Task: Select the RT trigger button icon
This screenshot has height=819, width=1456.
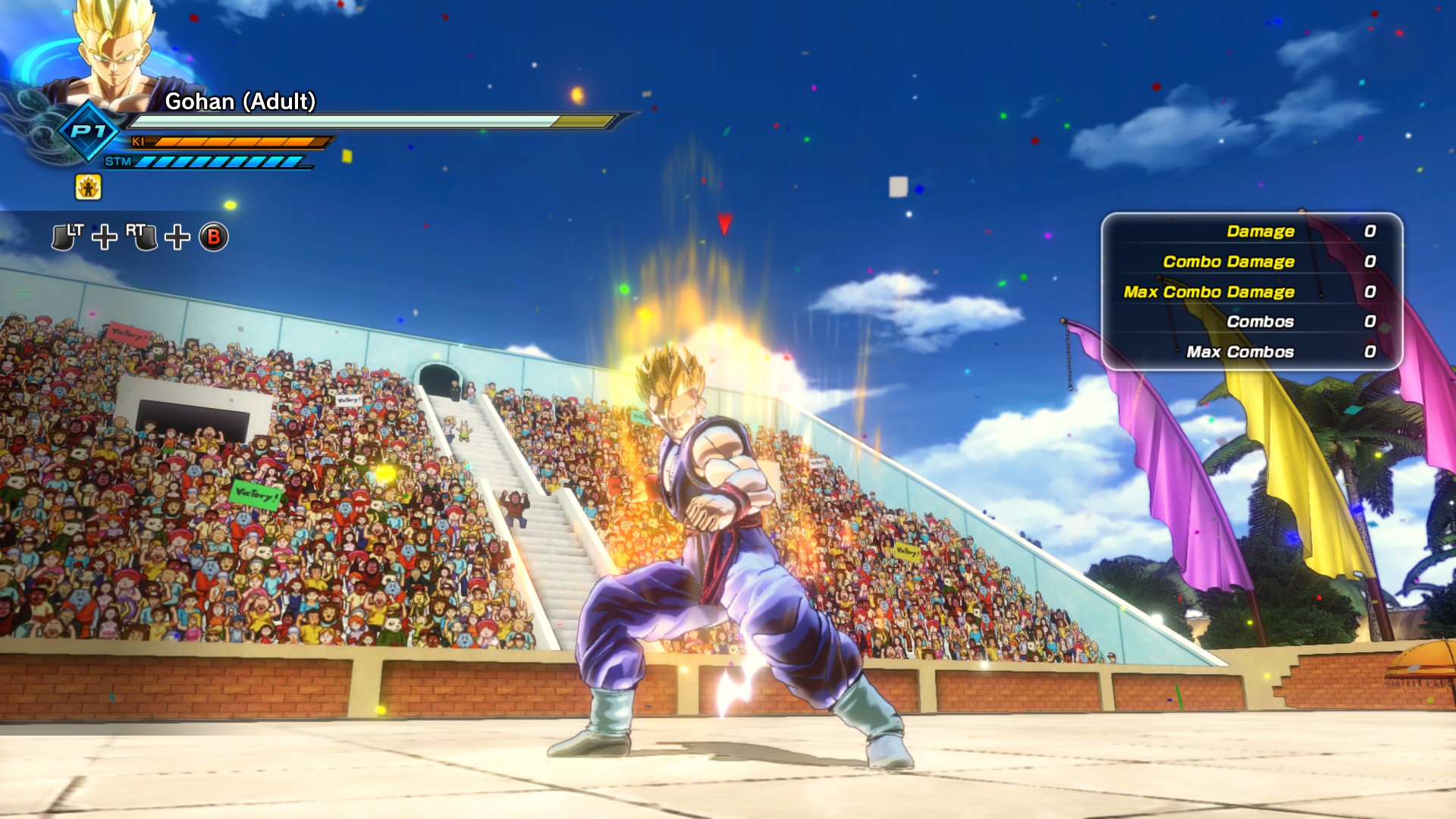Action: click(x=144, y=237)
